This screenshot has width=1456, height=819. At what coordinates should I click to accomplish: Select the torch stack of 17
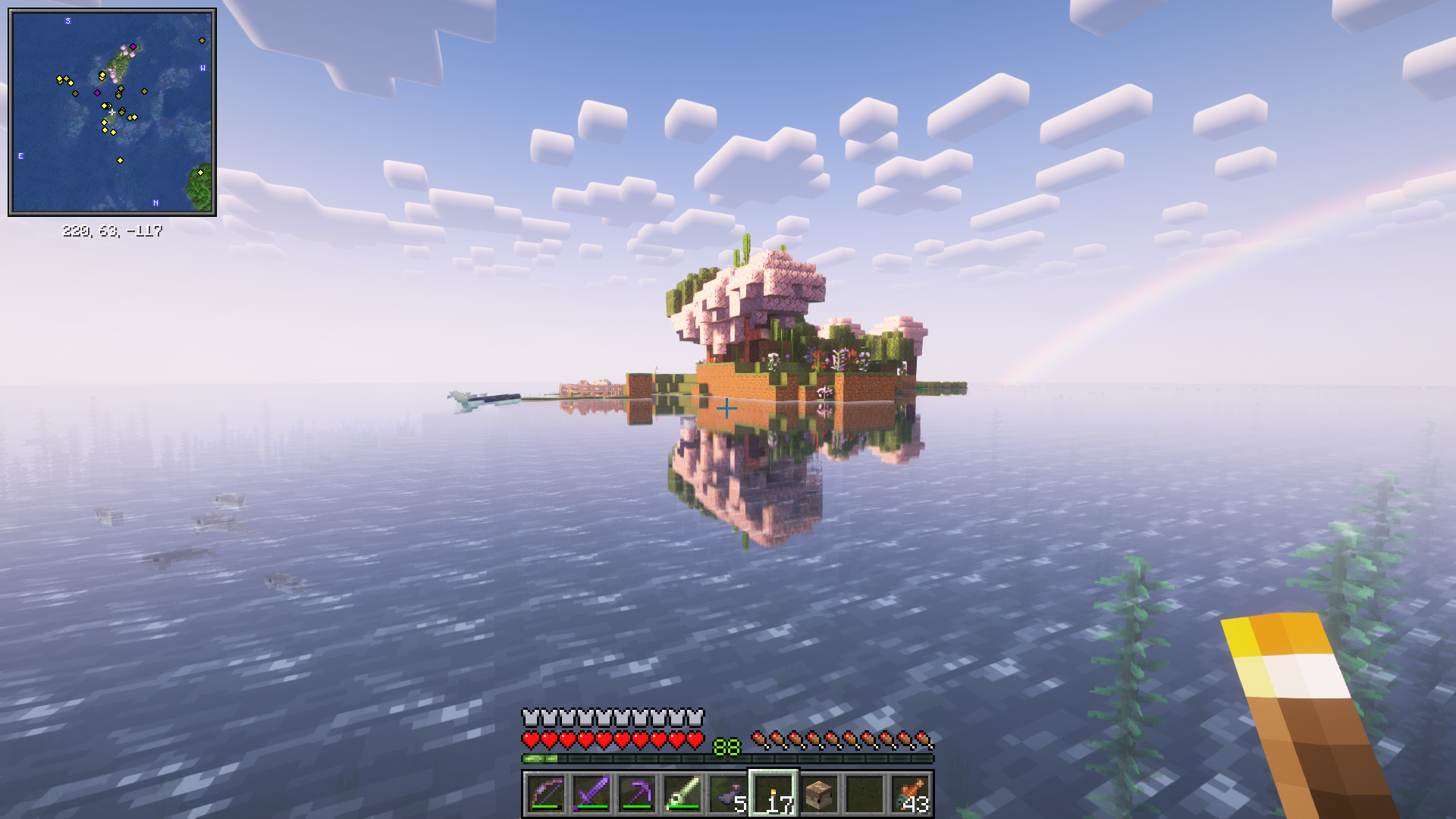pos(773,794)
